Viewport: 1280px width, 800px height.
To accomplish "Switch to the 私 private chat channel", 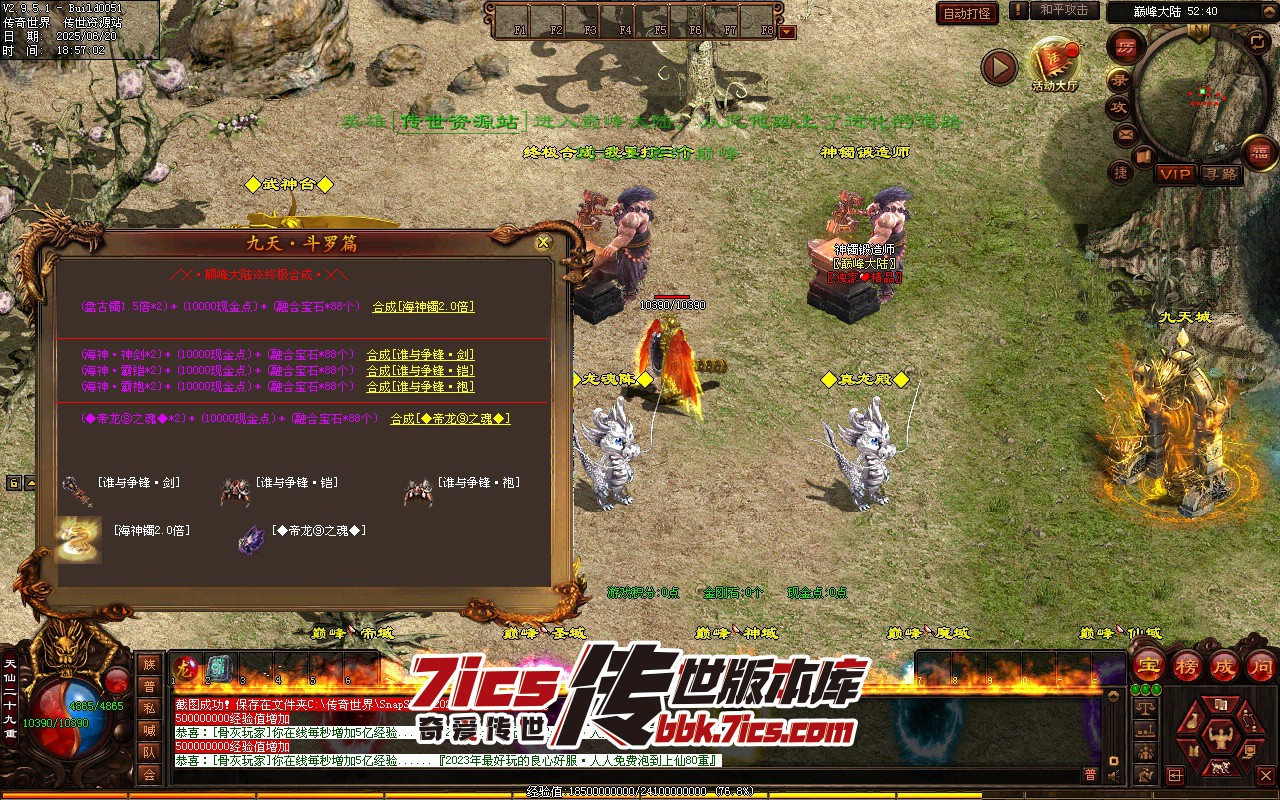I will (x=149, y=708).
